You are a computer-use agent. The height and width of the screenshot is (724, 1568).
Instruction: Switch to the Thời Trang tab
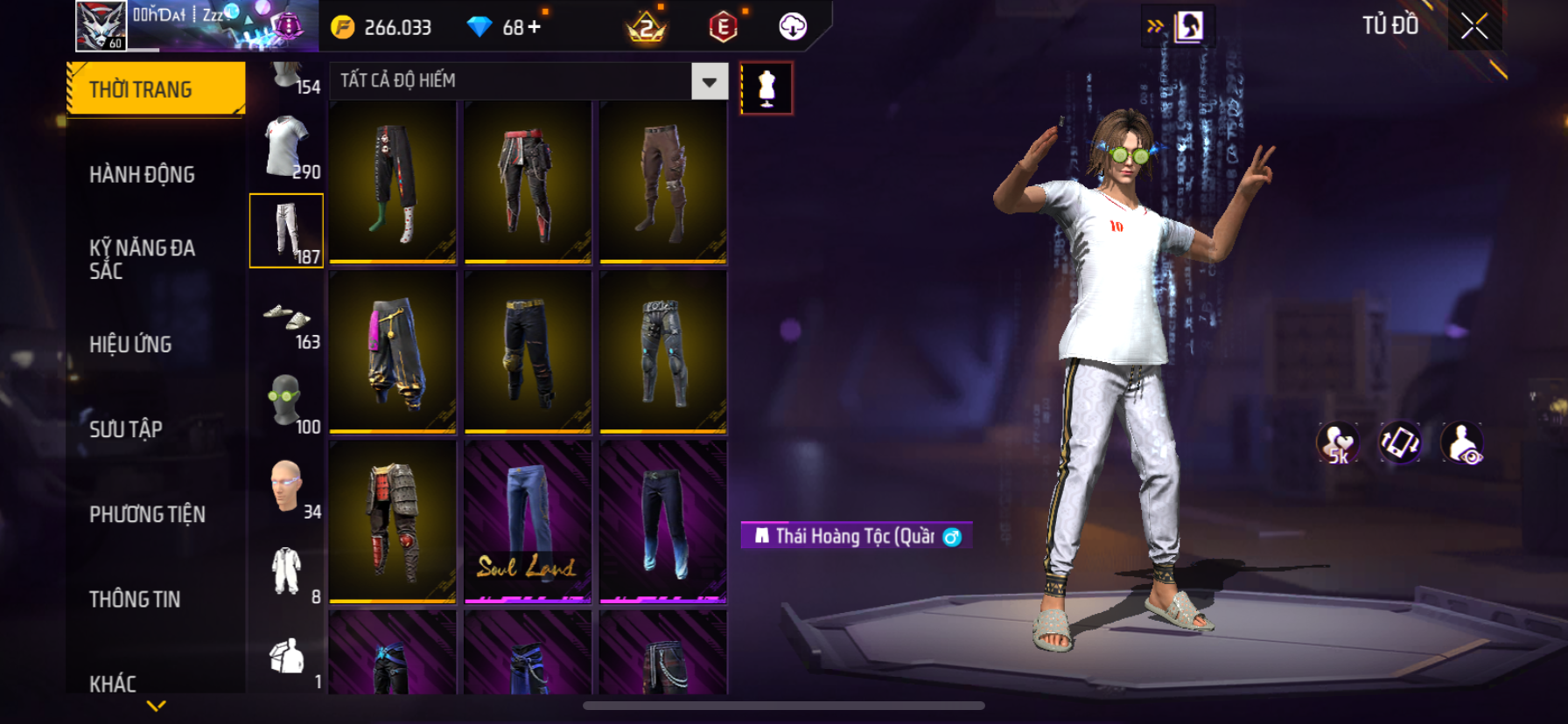point(156,89)
